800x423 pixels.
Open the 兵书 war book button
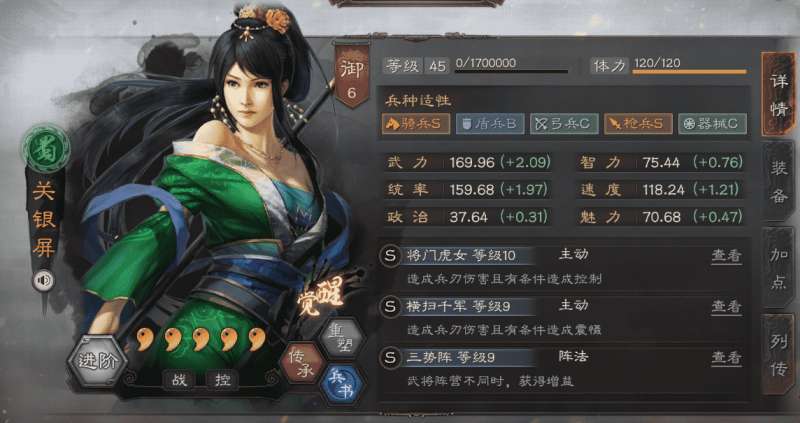coord(342,379)
